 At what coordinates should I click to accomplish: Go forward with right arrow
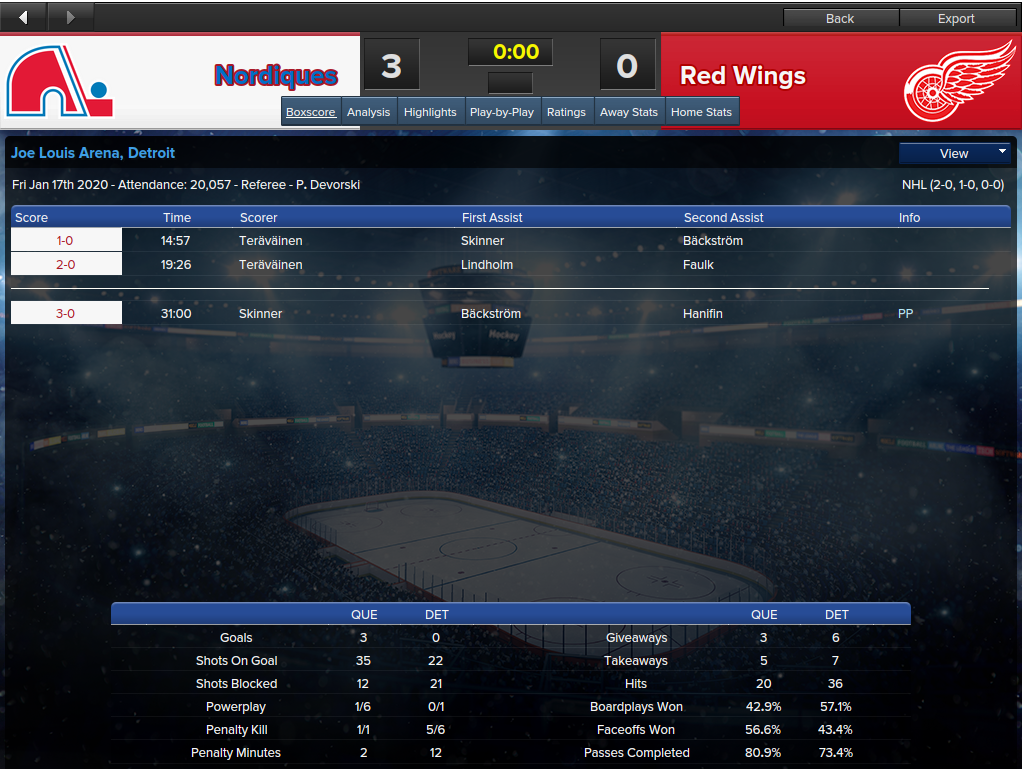[x=70, y=17]
